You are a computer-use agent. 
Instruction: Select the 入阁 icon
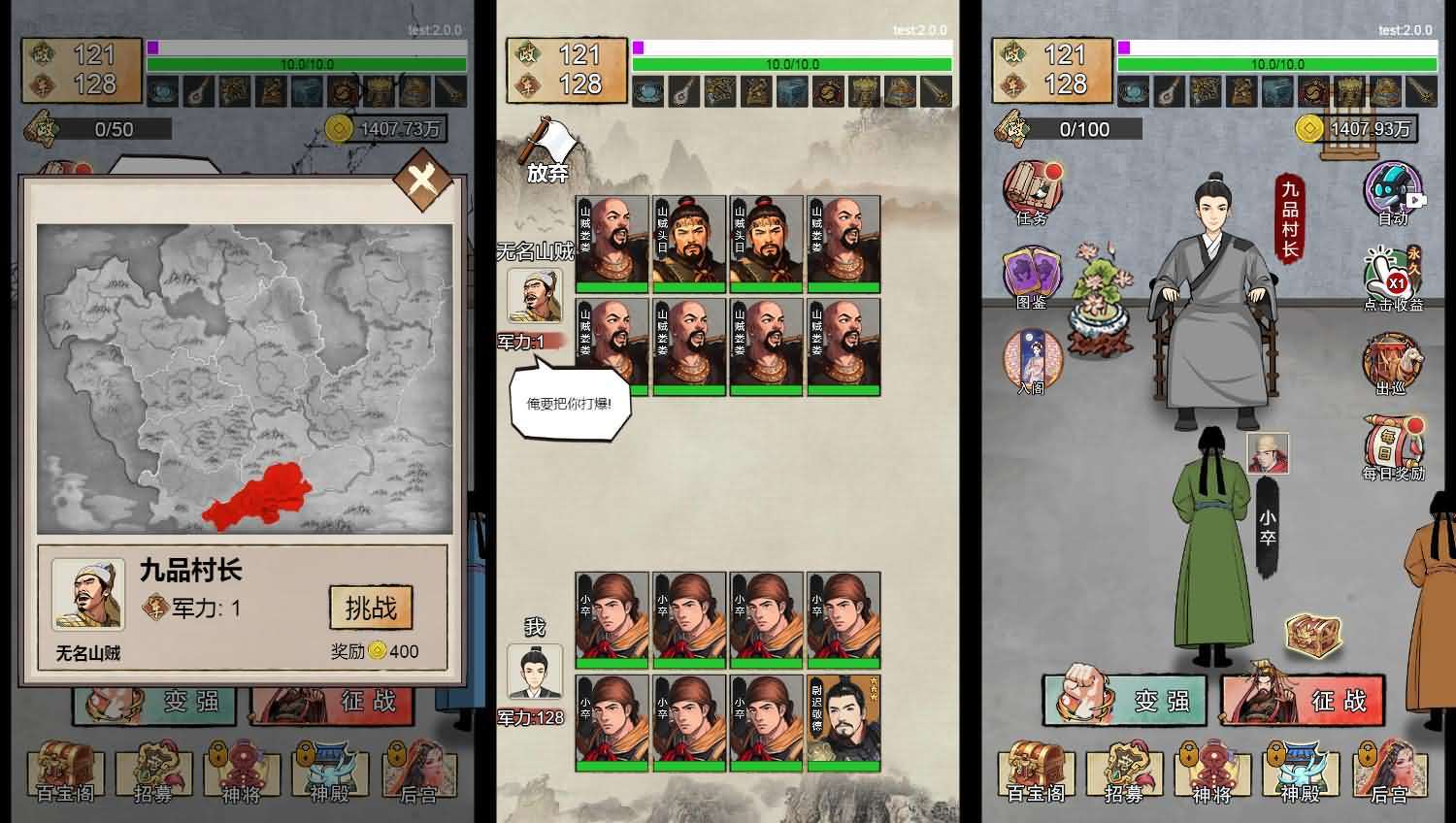coord(1031,361)
